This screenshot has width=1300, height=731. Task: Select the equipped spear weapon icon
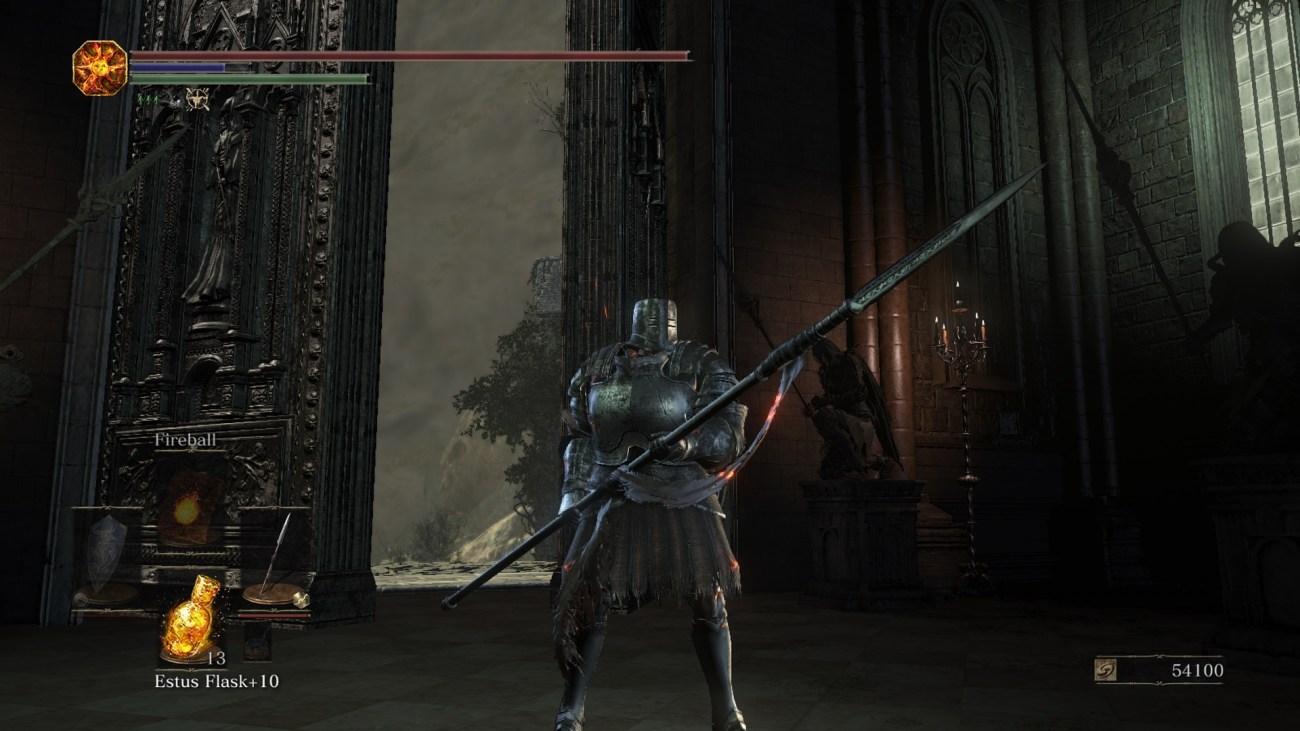pyautogui.click(x=277, y=548)
